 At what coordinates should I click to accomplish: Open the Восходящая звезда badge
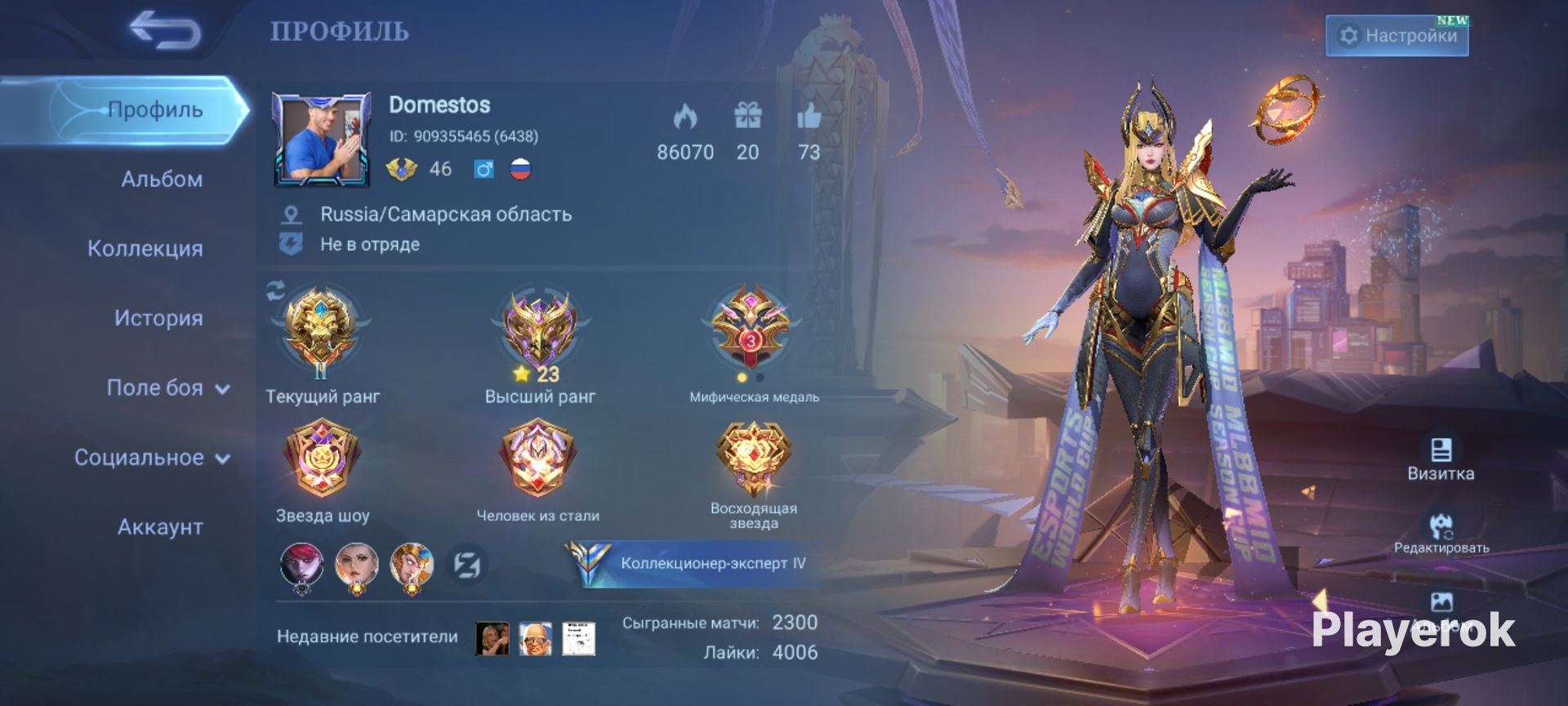click(753, 458)
